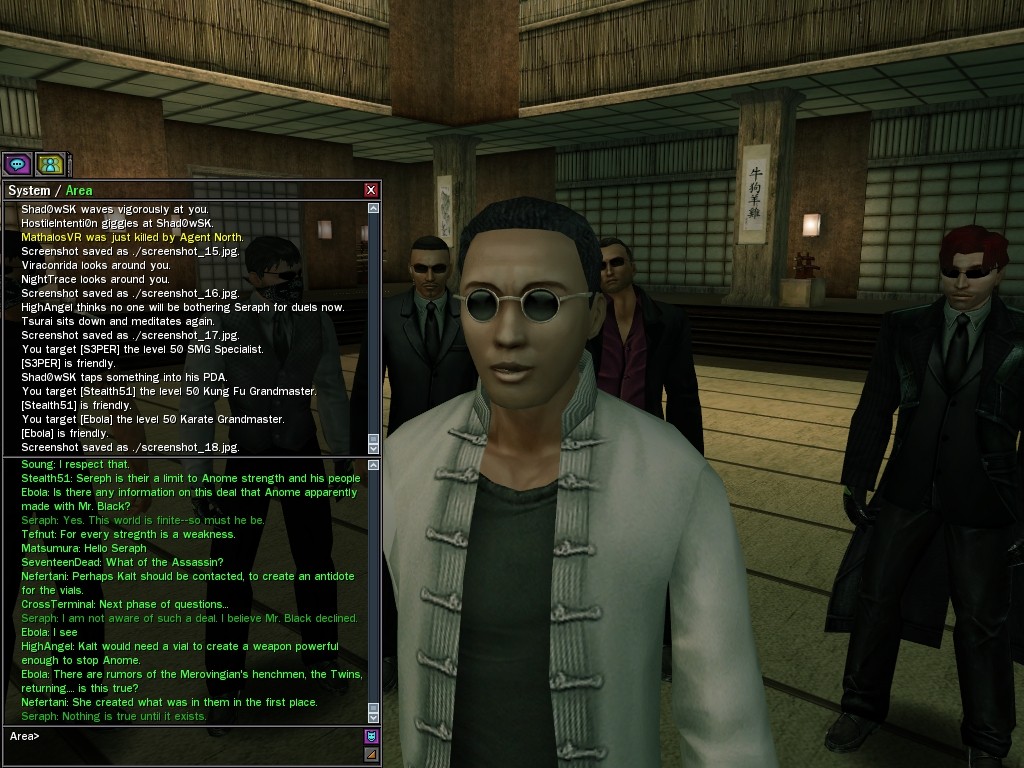Open the purple speech bubble chat icon
The width and height of the screenshot is (1024, 768).
[17, 164]
